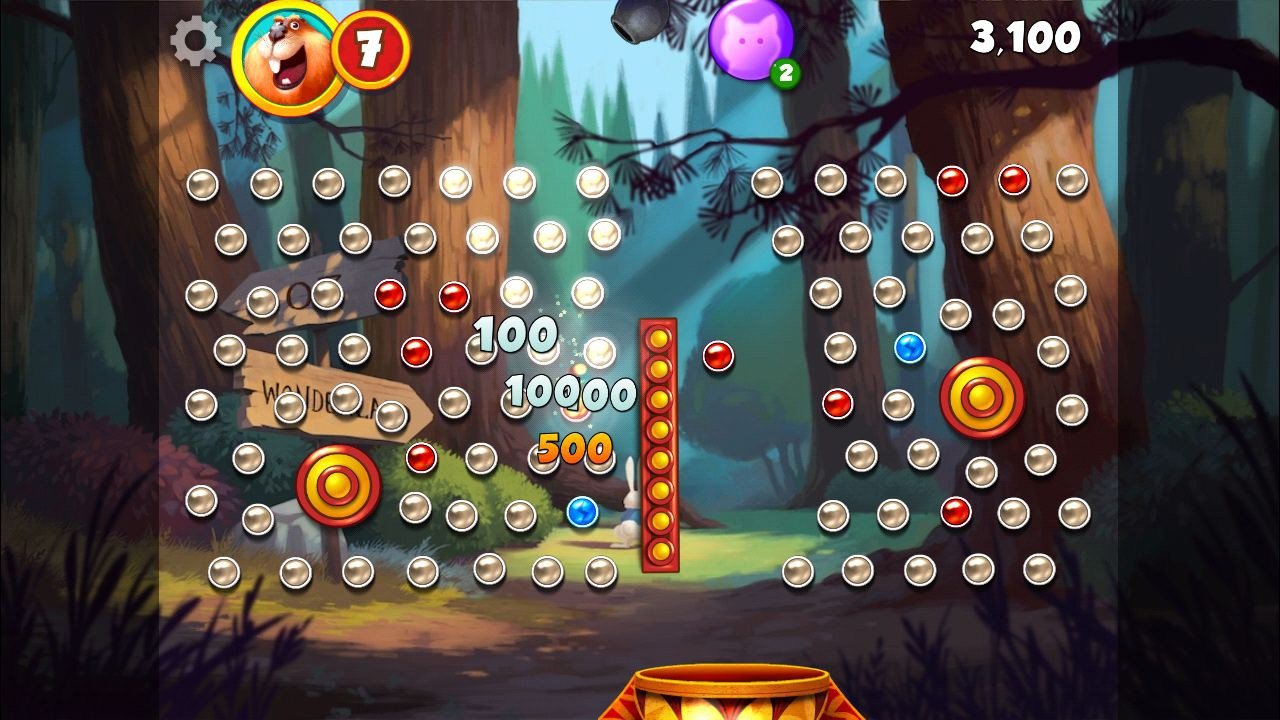Viewport: 1280px width, 720px height.
Task: Click the score display reading 3,100
Action: point(1027,38)
